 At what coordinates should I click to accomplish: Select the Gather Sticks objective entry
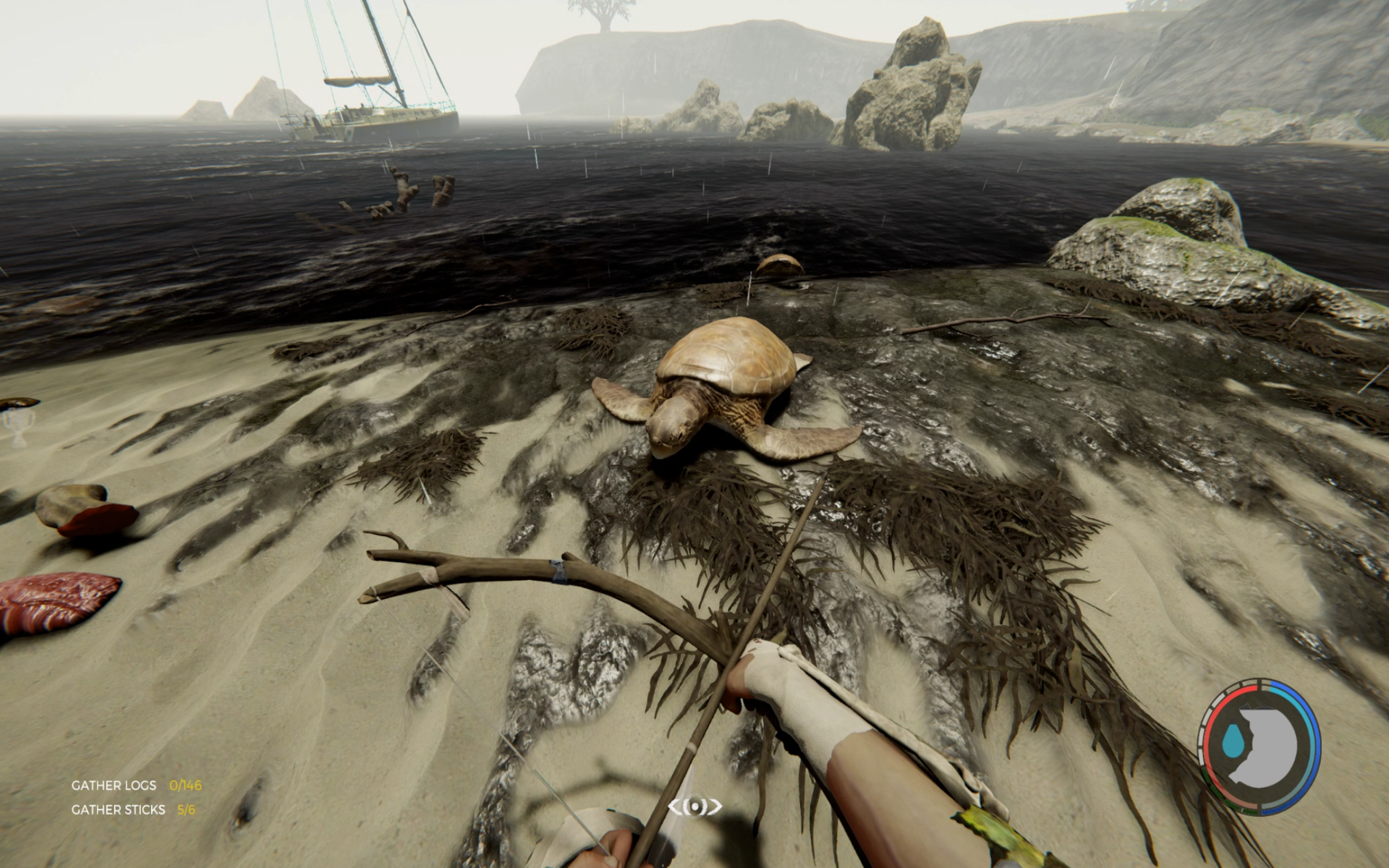click(x=133, y=809)
